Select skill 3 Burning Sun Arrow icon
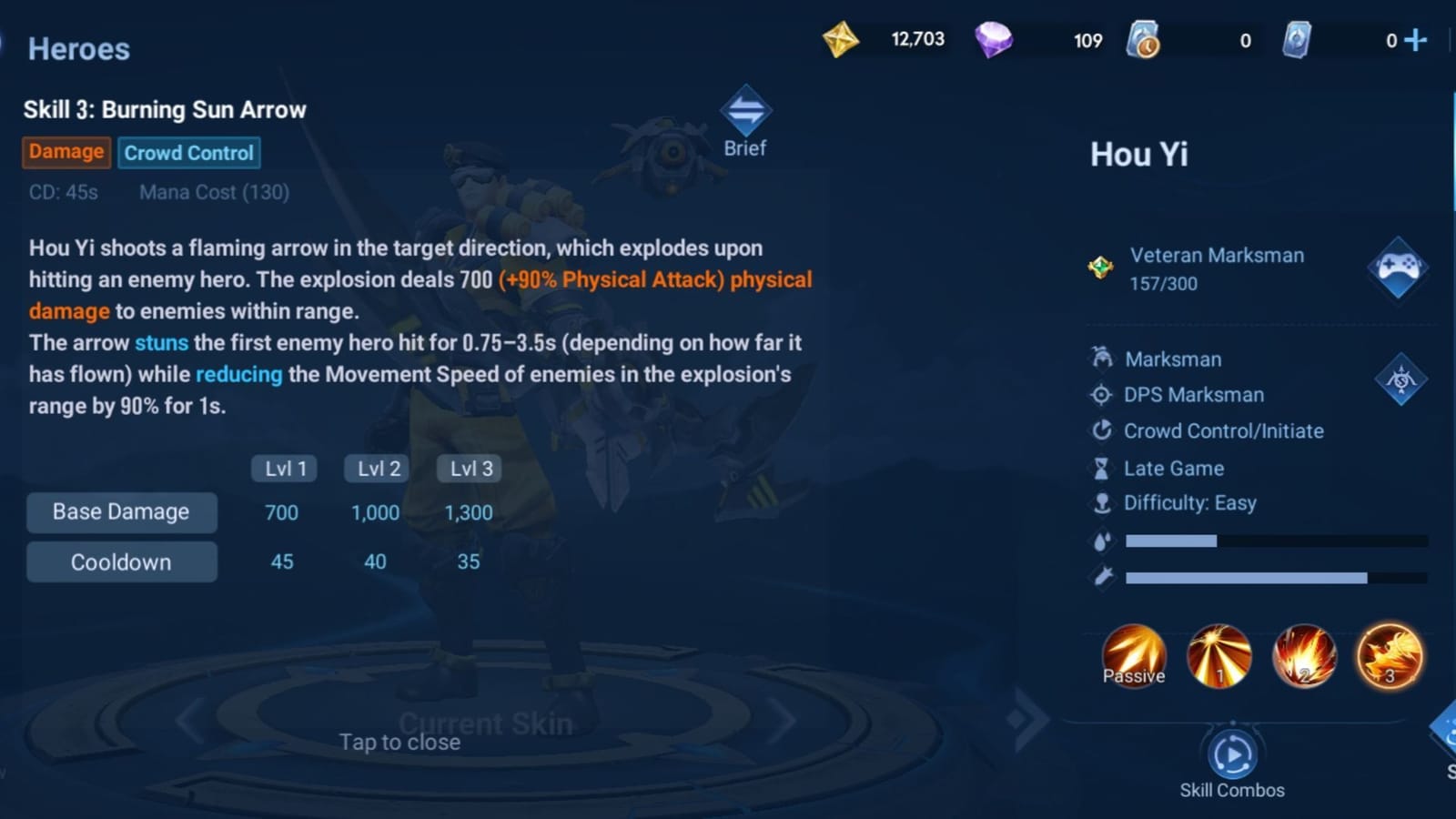 pos(1390,655)
